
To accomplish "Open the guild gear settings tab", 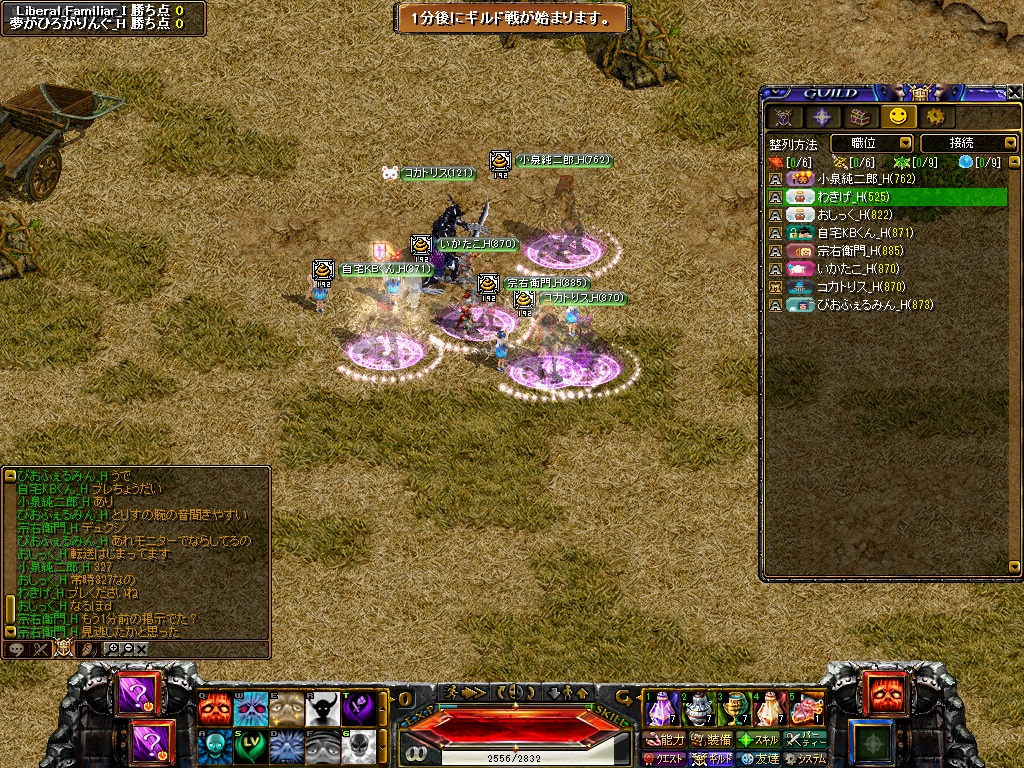I will point(936,117).
